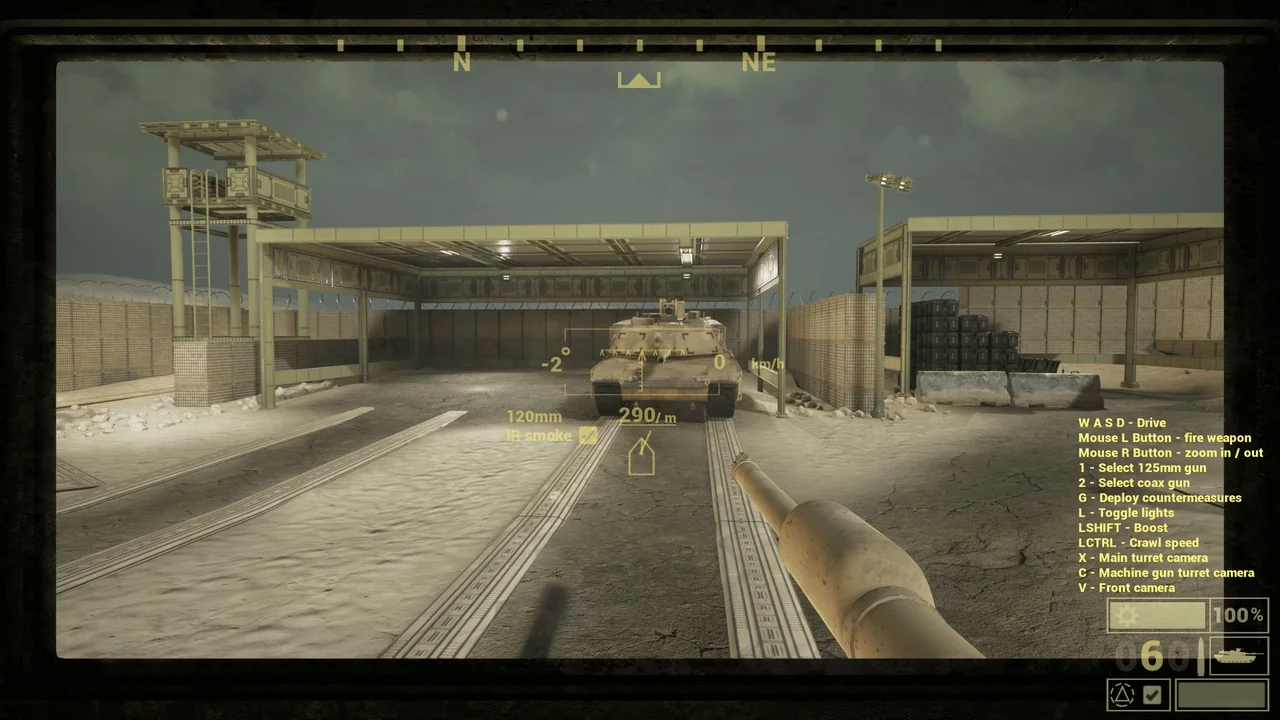
Task: Click the NE marker on the compass strip
Action: coord(760,62)
